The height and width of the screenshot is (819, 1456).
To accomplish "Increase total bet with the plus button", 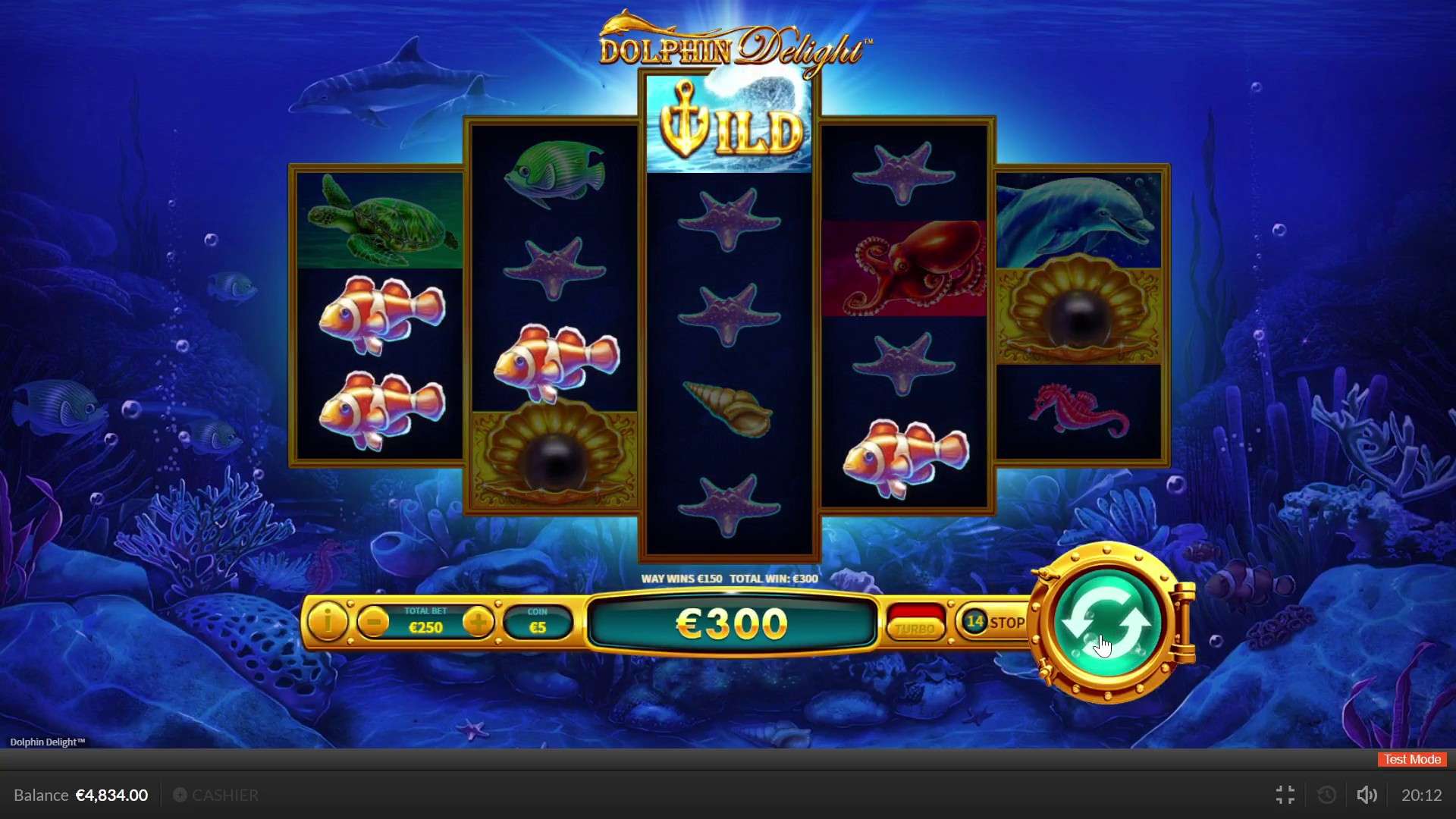I will pos(479,622).
